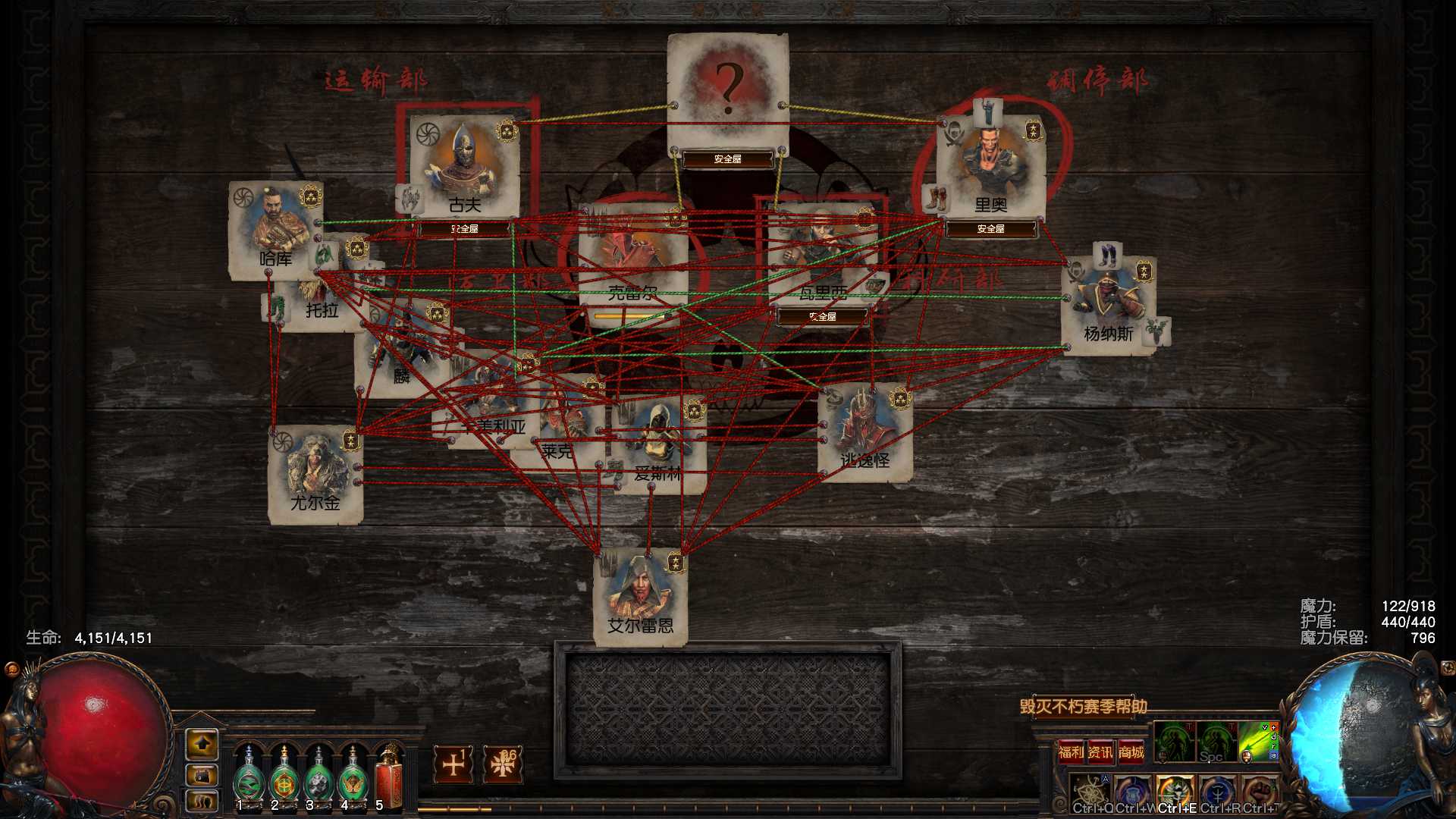Select the unknown mastermind question mark card
The width and height of the screenshot is (1456, 819).
tap(728, 89)
